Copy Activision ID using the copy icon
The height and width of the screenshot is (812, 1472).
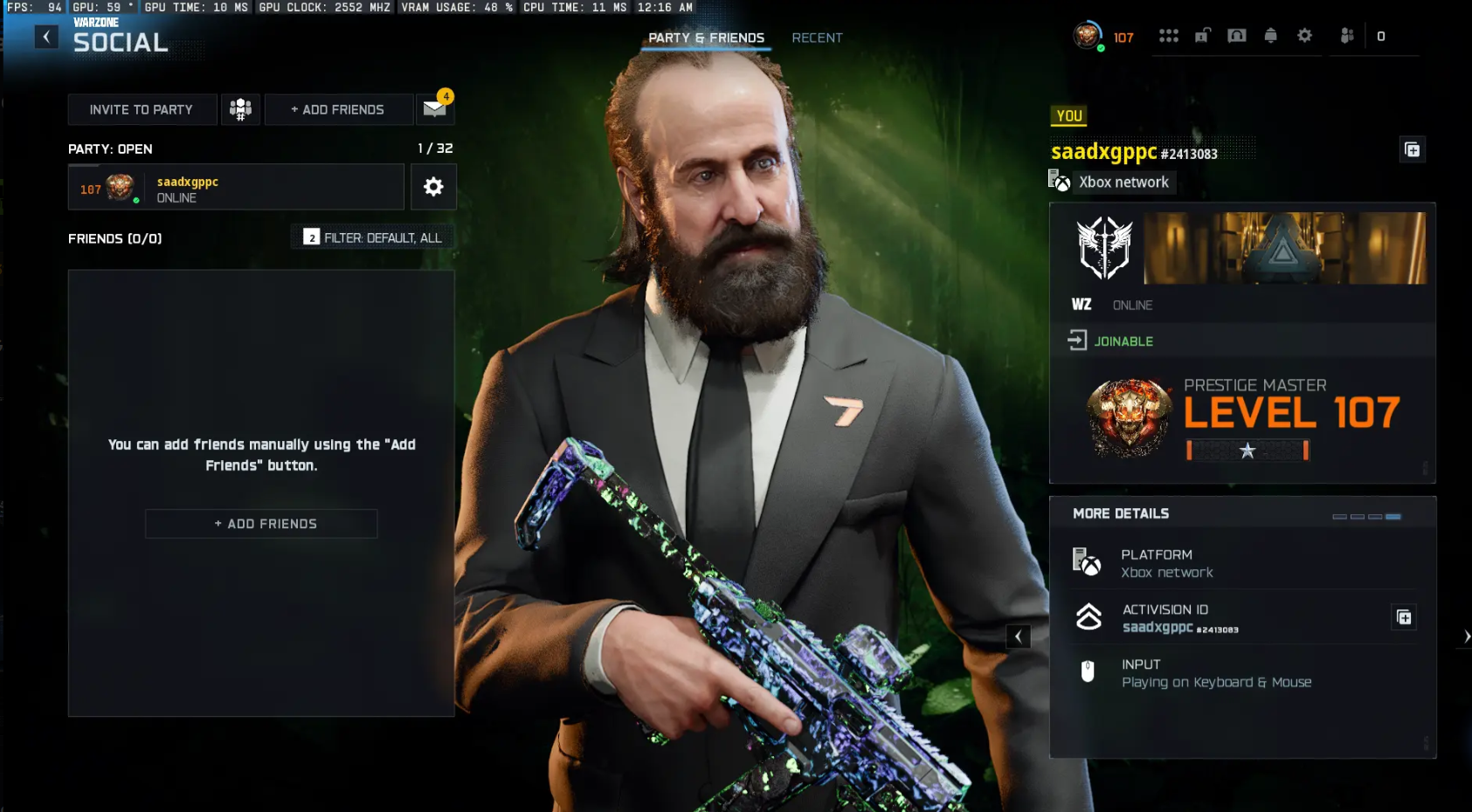pos(1405,616)
